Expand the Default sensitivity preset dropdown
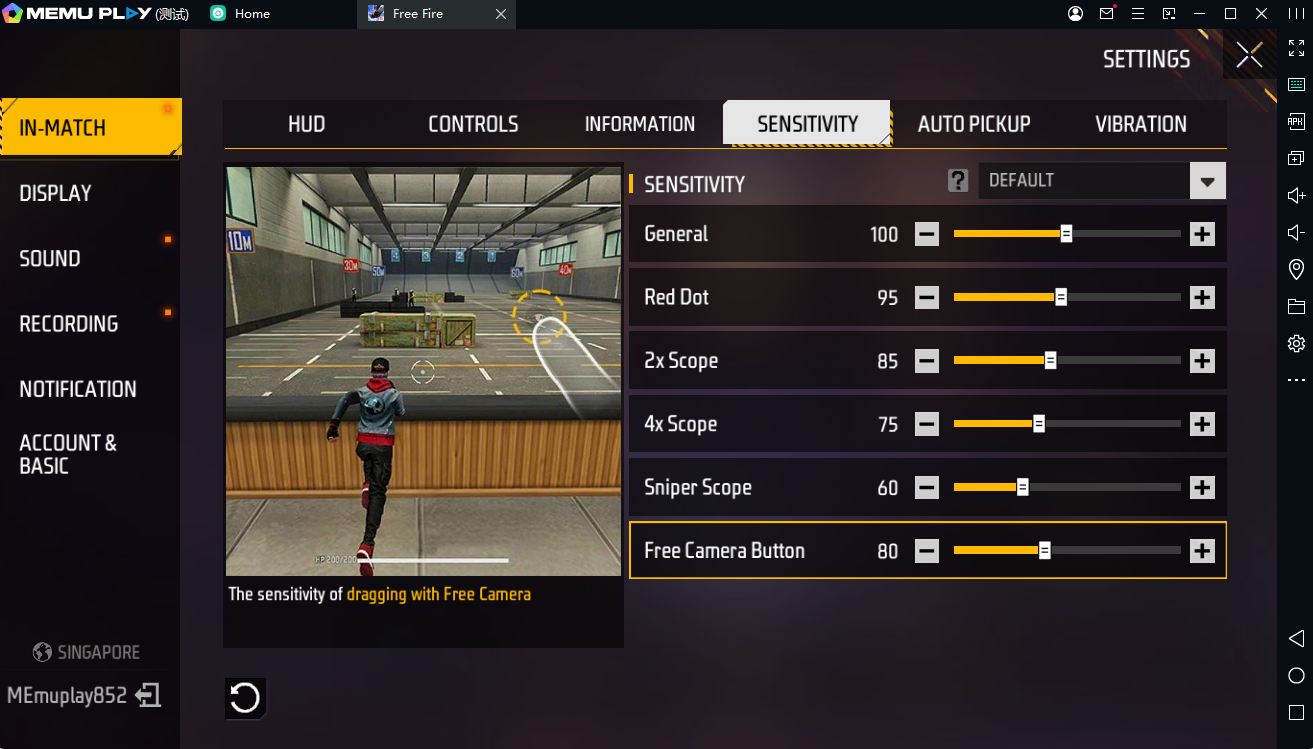 click(x=1207, y=181)
